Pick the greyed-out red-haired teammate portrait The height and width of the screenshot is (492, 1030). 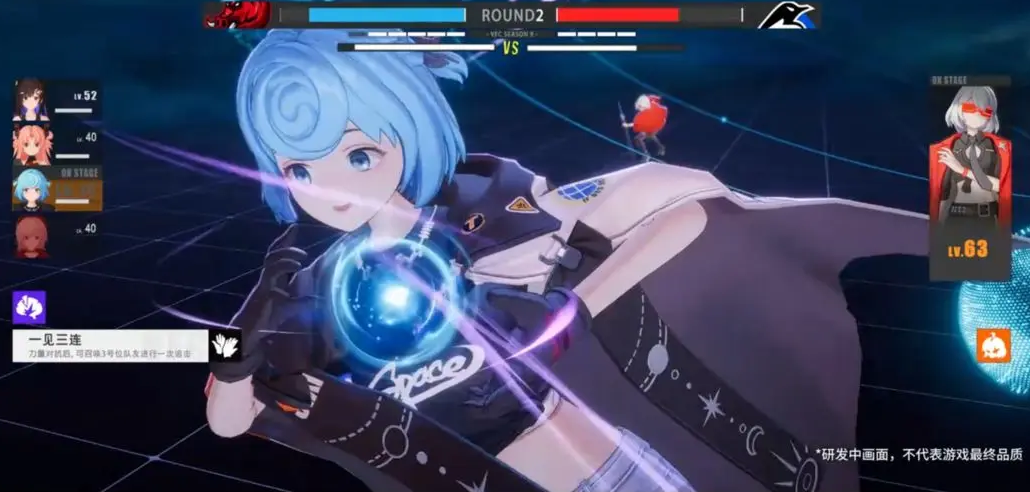tap(30, 236)
